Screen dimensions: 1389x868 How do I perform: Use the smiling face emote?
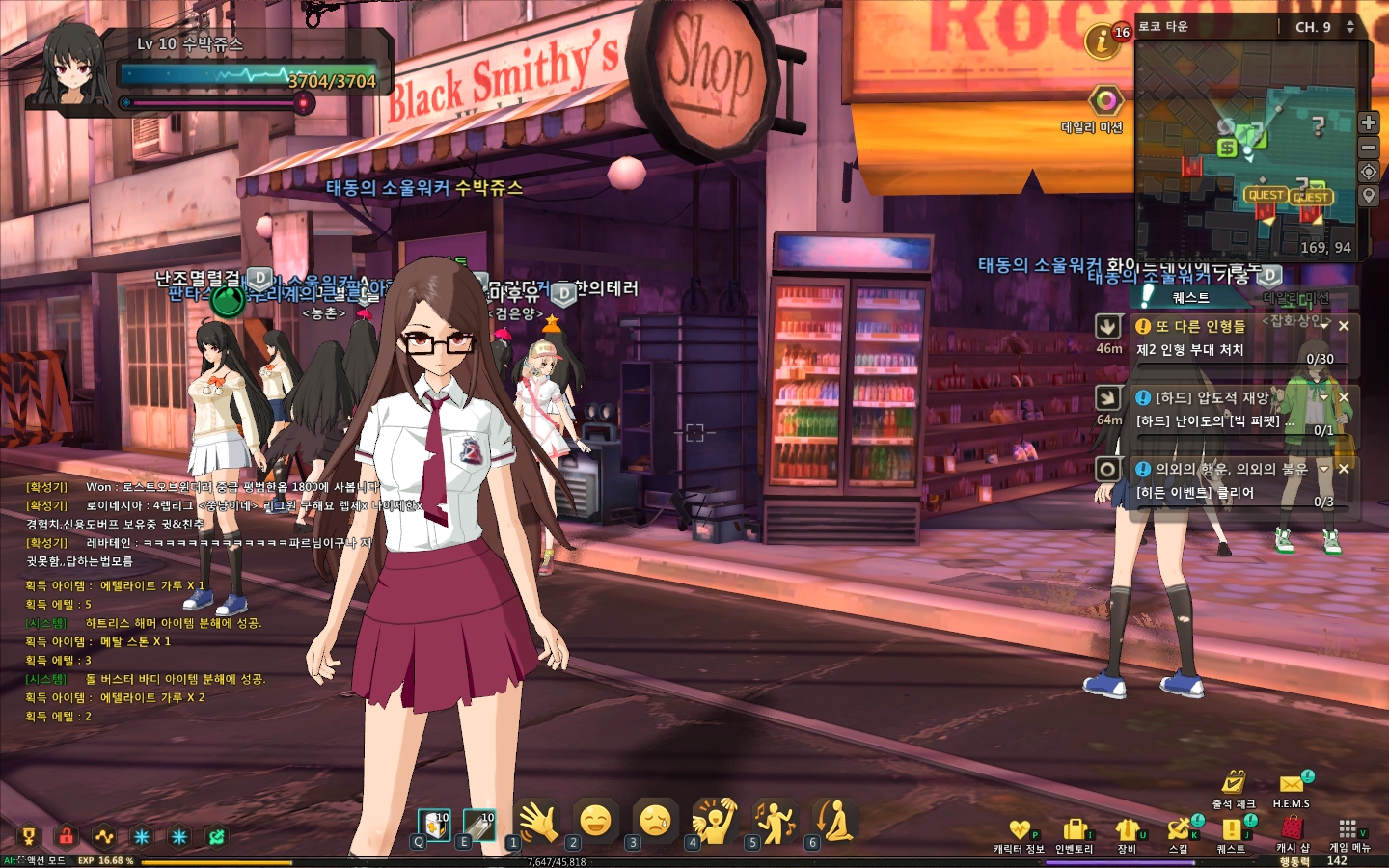click(595, 822)
